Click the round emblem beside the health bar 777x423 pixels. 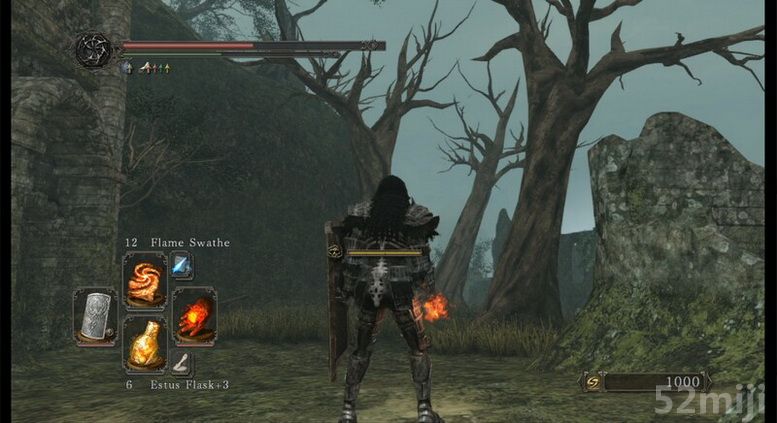[93, 50]
